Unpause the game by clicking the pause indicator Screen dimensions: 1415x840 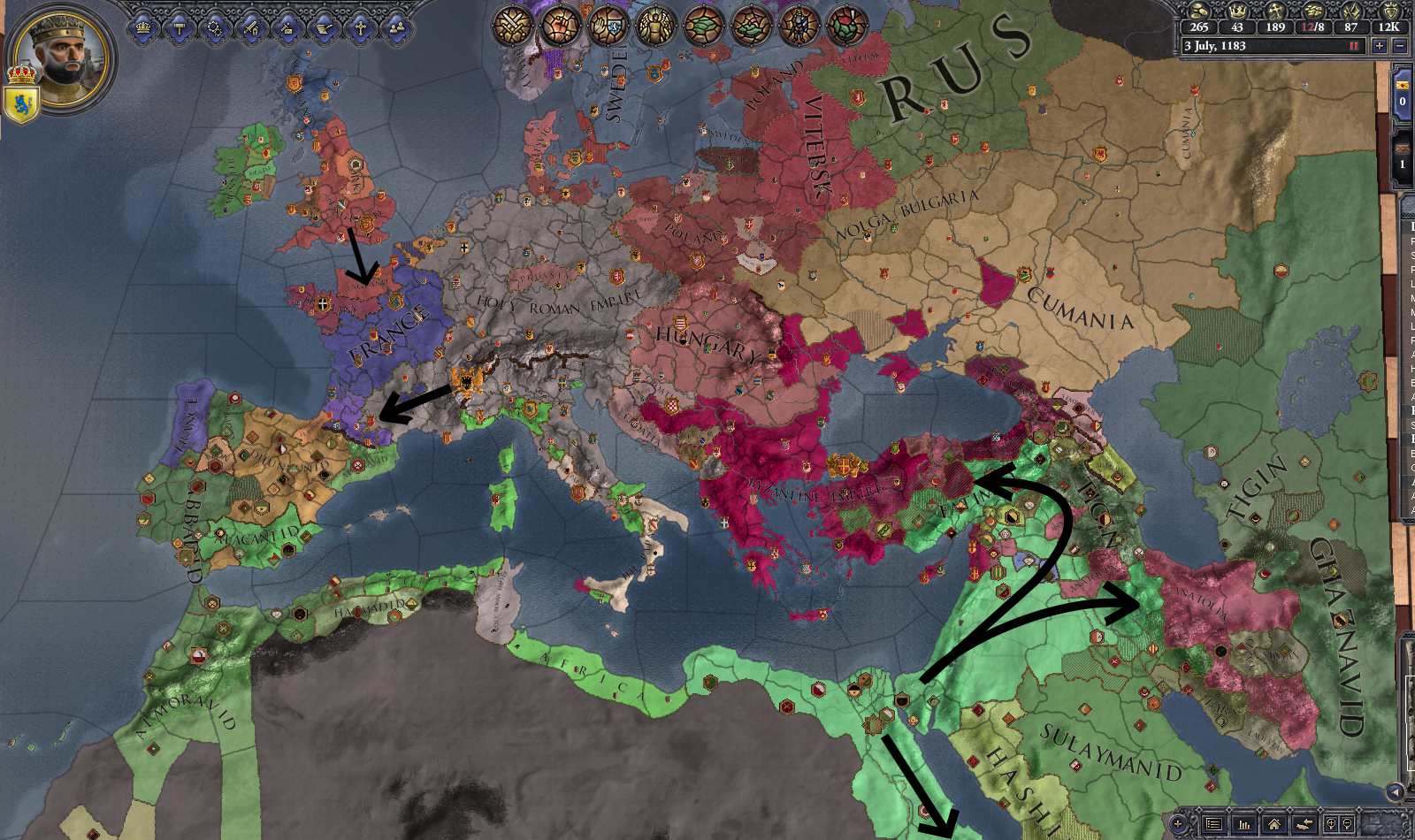pyautogui.click(x=1351, y=45)
